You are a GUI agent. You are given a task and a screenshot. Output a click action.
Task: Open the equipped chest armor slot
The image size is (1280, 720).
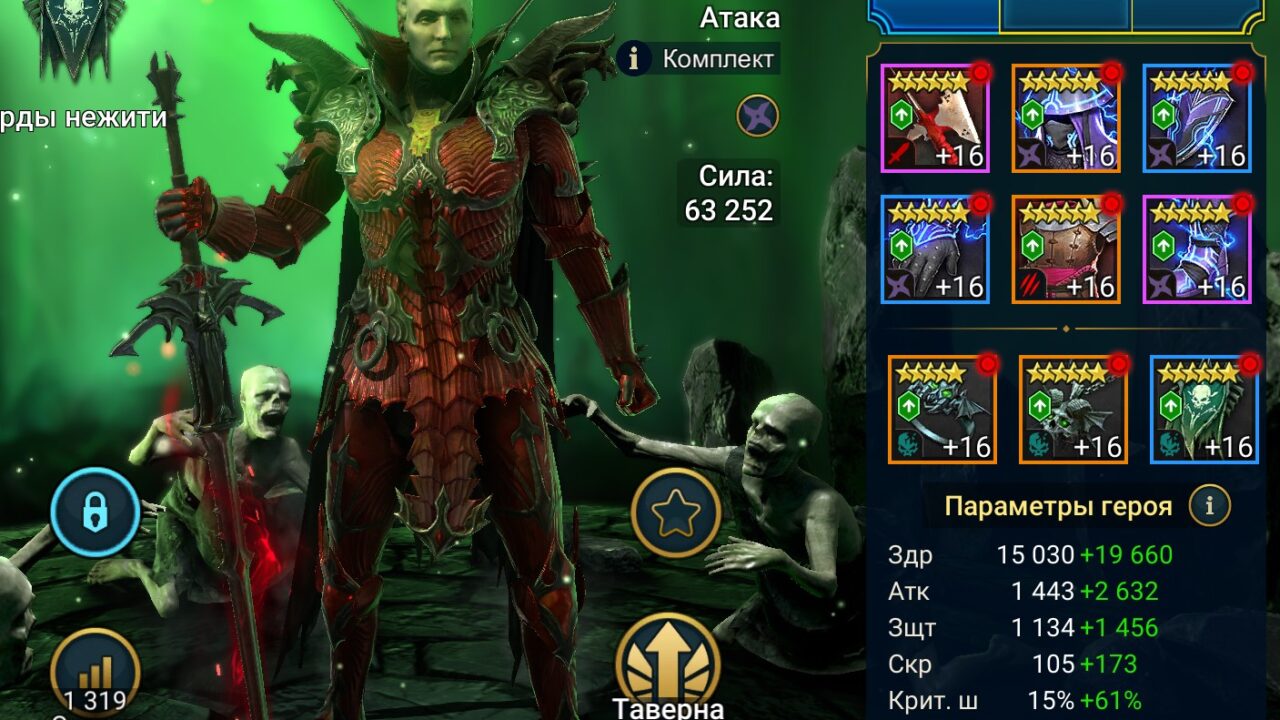click(x=1066, y=249)
